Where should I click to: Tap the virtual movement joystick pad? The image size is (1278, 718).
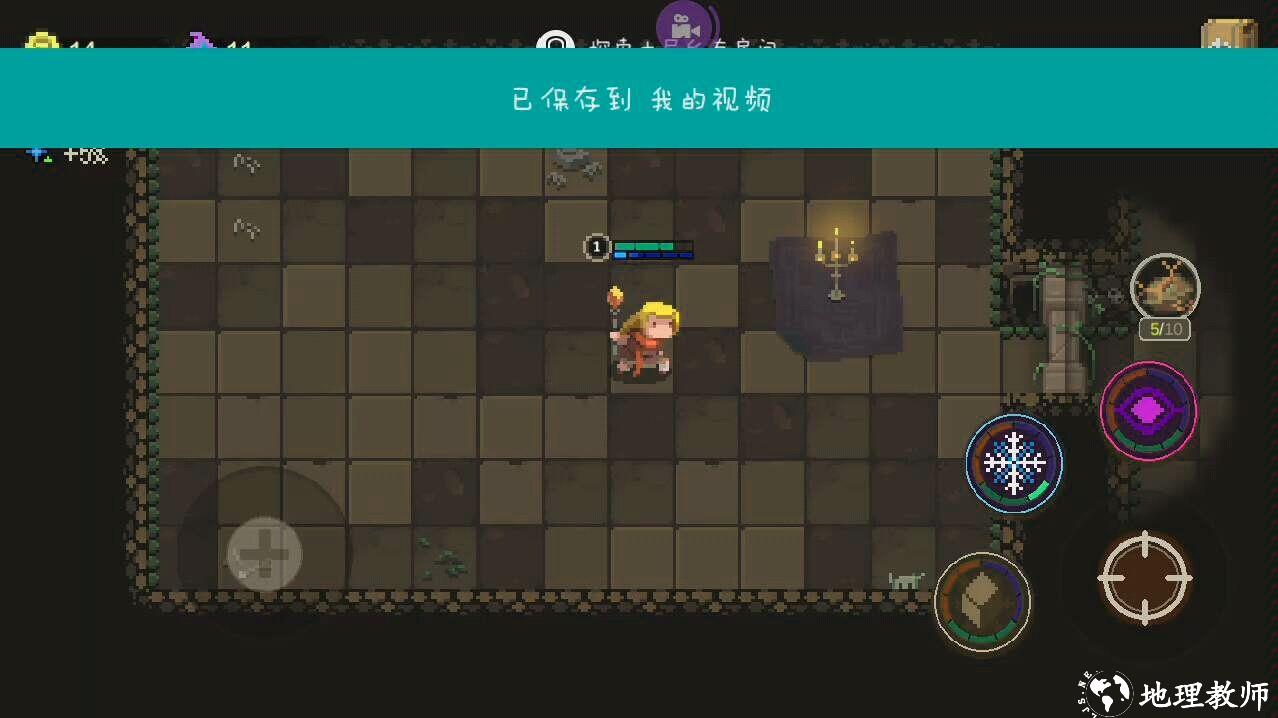click(264, 554)
